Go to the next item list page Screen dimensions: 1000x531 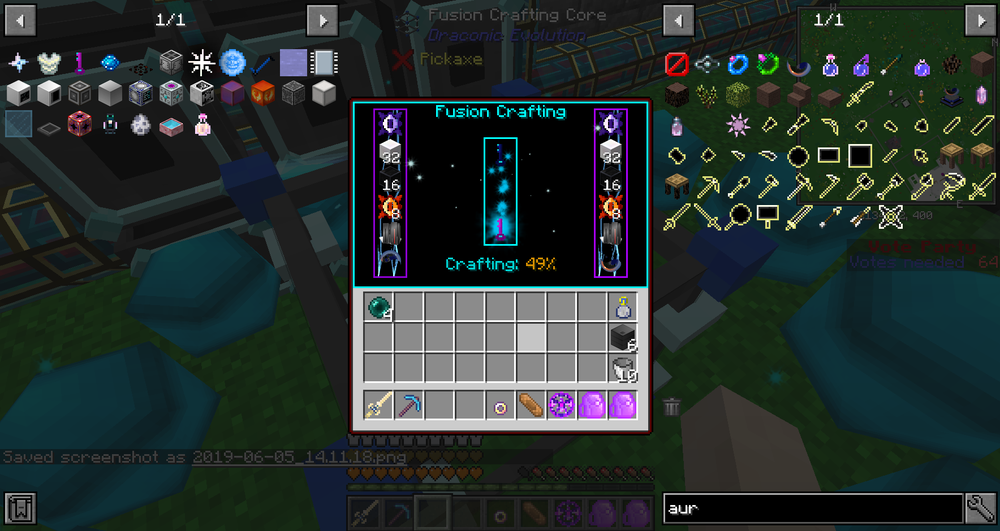[x=979, y=19]
